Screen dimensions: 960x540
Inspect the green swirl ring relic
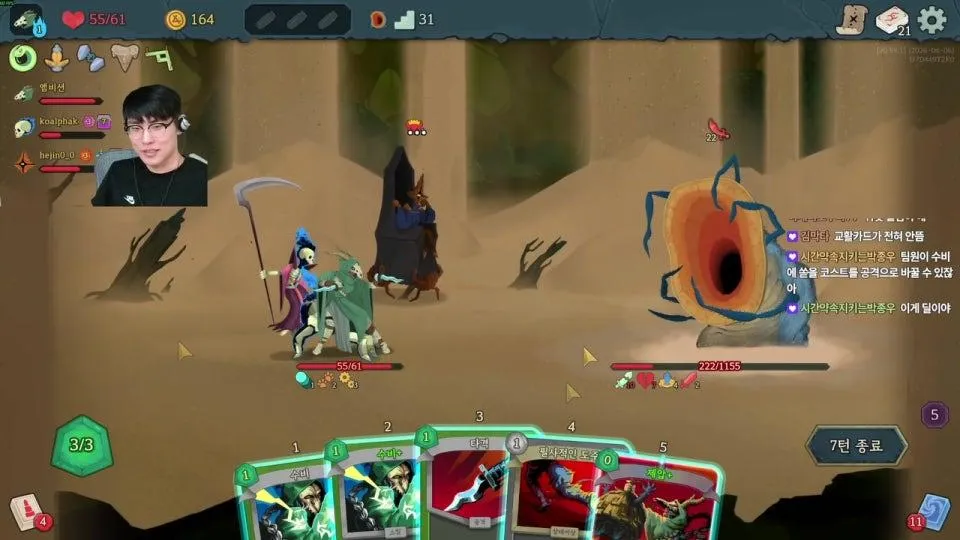click(23, 58)
